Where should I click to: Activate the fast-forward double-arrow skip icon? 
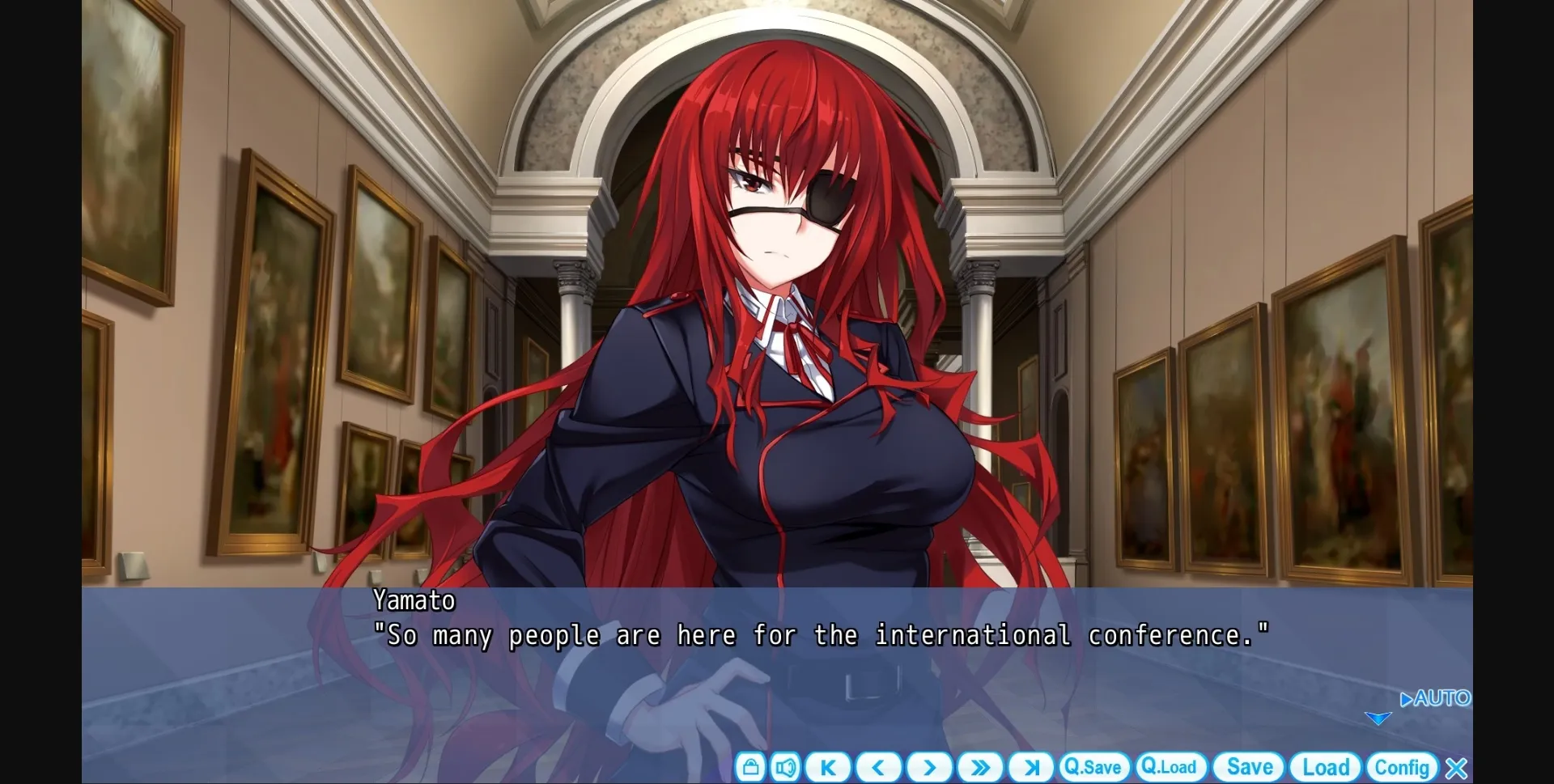(980, 767)
